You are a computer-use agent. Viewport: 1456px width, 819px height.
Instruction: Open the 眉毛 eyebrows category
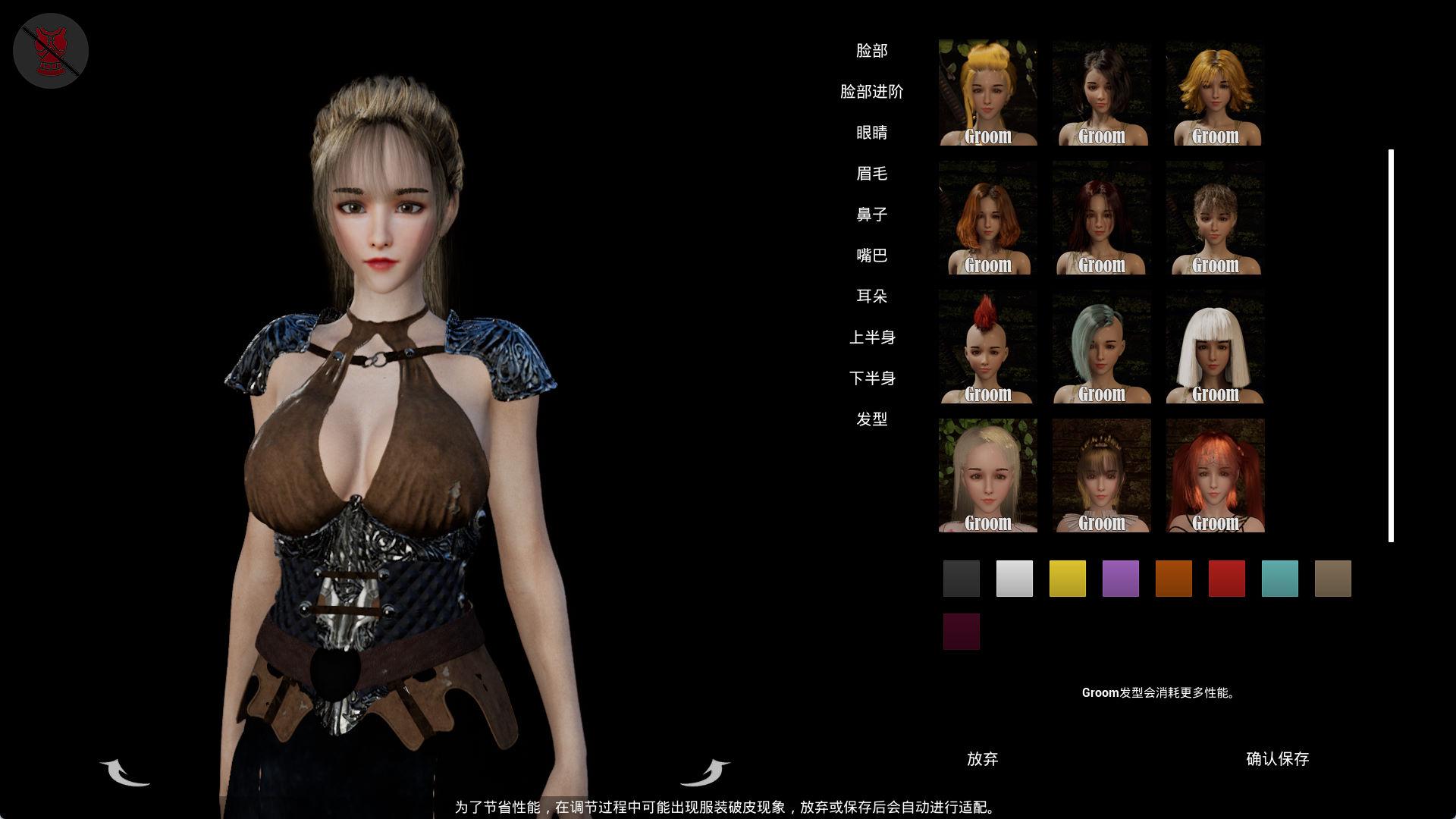(871, 174)
